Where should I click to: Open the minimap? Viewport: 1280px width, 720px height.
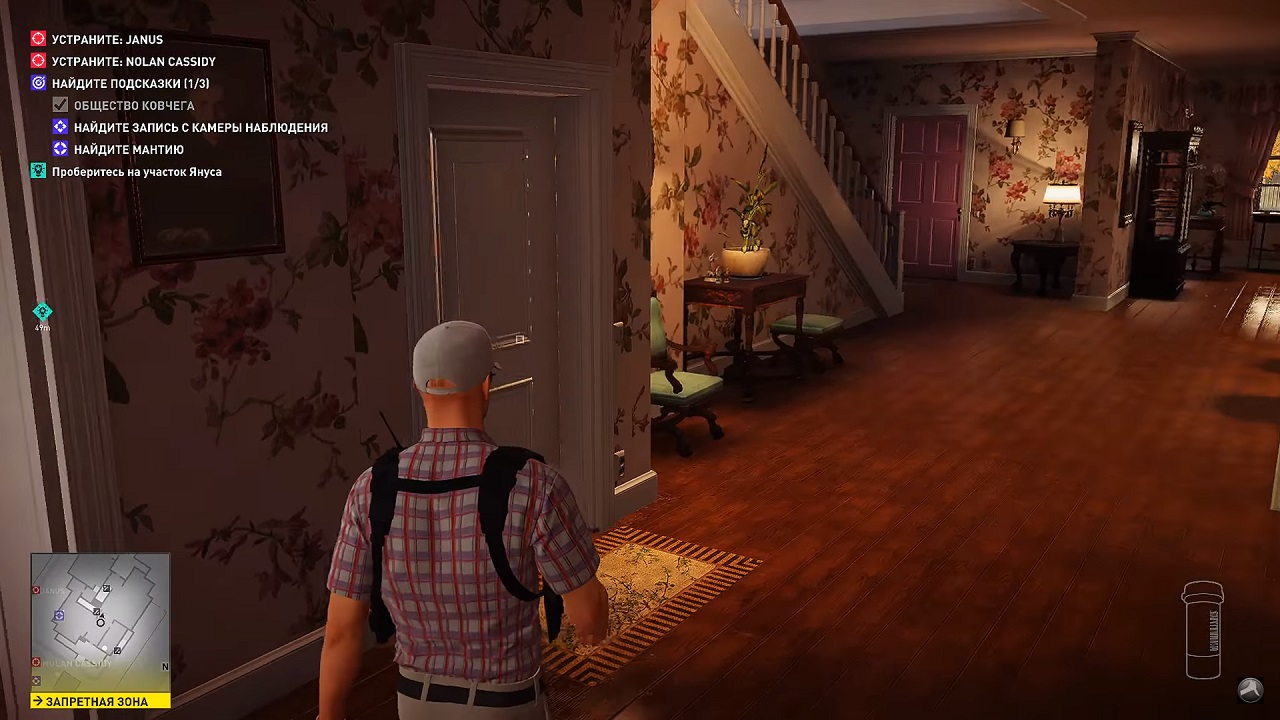tap(100, 622)
